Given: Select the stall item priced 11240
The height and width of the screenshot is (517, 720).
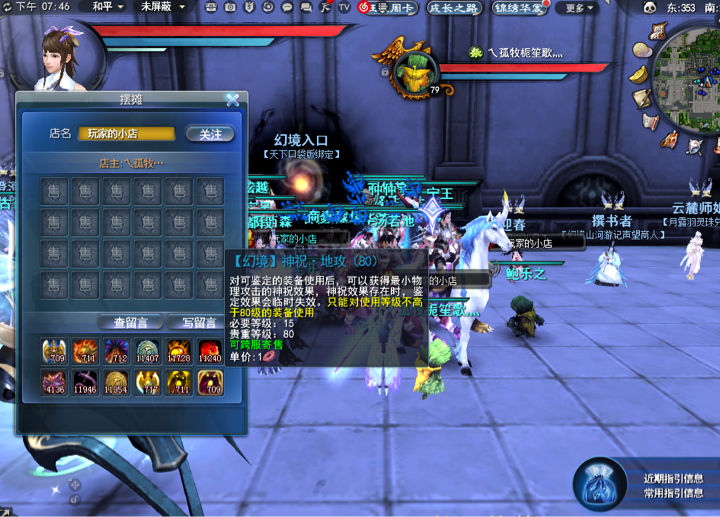Looking at the screenshot, I should 209,351.
